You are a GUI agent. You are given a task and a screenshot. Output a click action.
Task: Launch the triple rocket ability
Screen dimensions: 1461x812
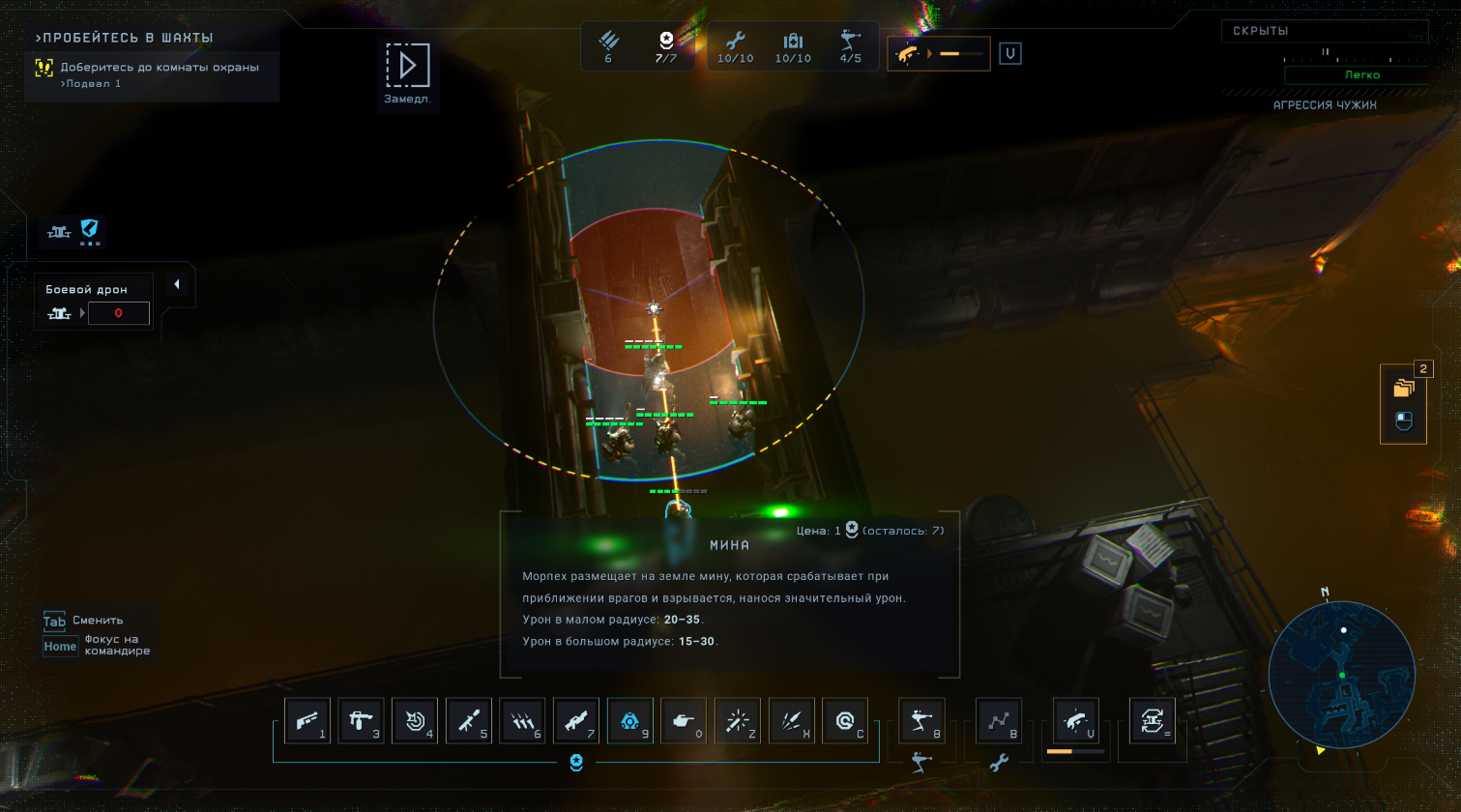[x=792, y=721]
